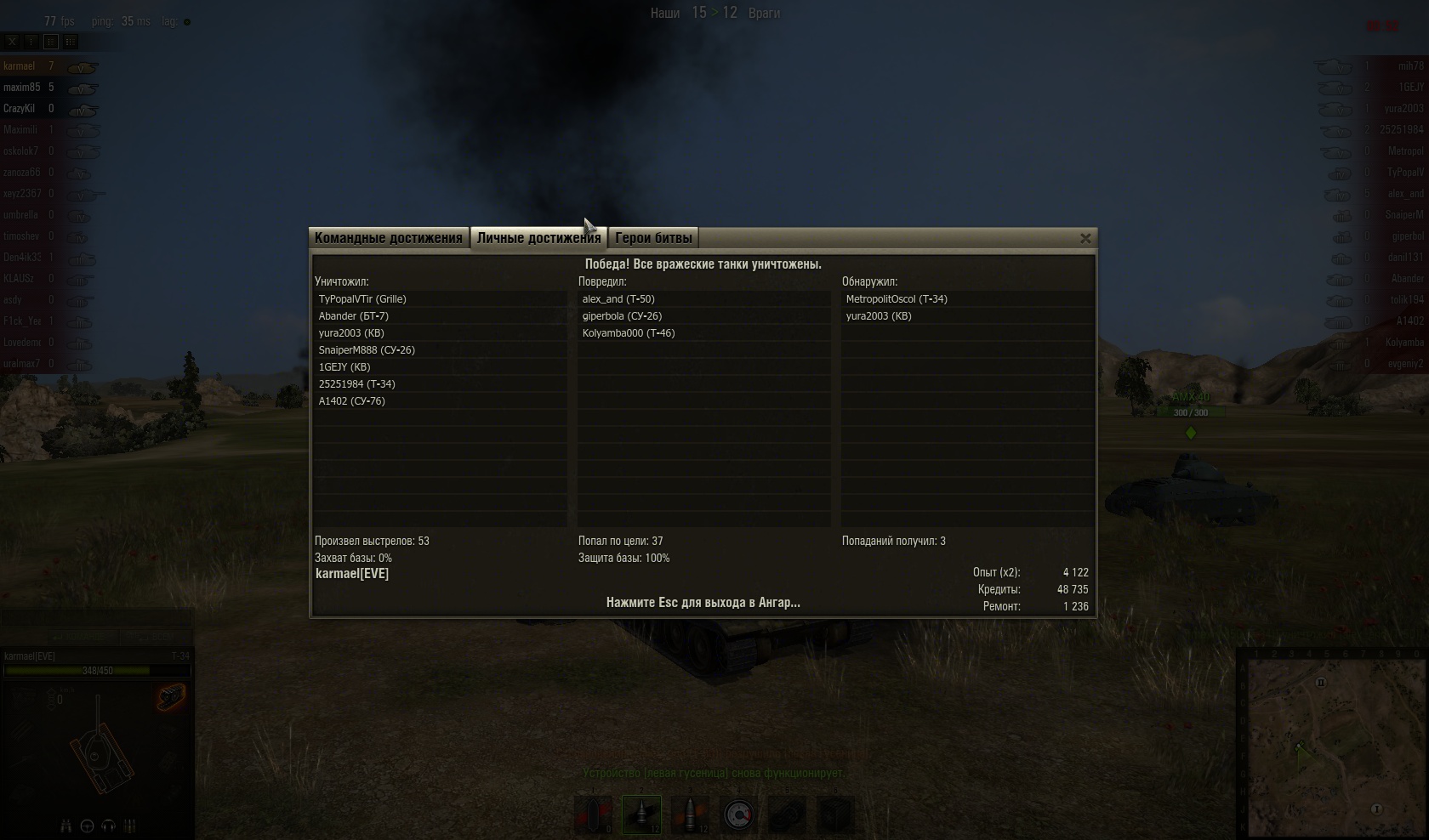Select enemy player mih78 in right list

[x=1409, y=66]
